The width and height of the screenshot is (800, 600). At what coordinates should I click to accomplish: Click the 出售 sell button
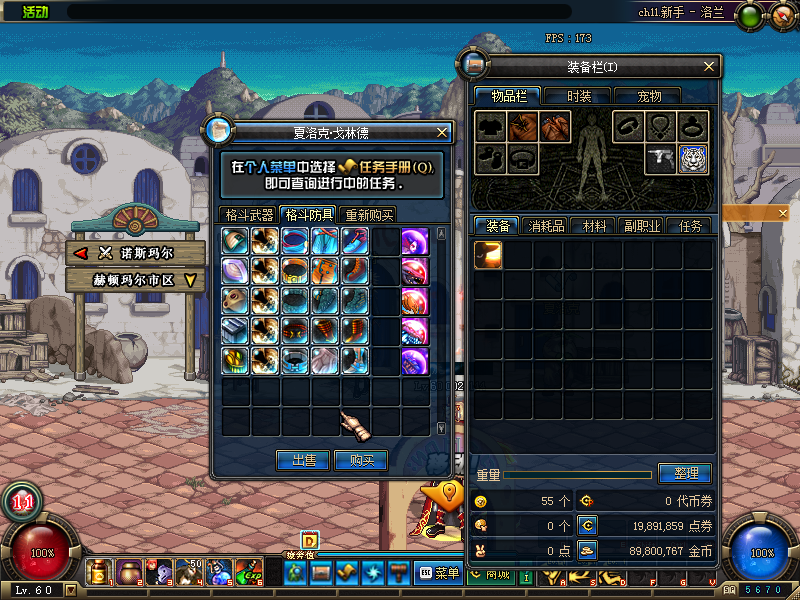tap(303, 460)
